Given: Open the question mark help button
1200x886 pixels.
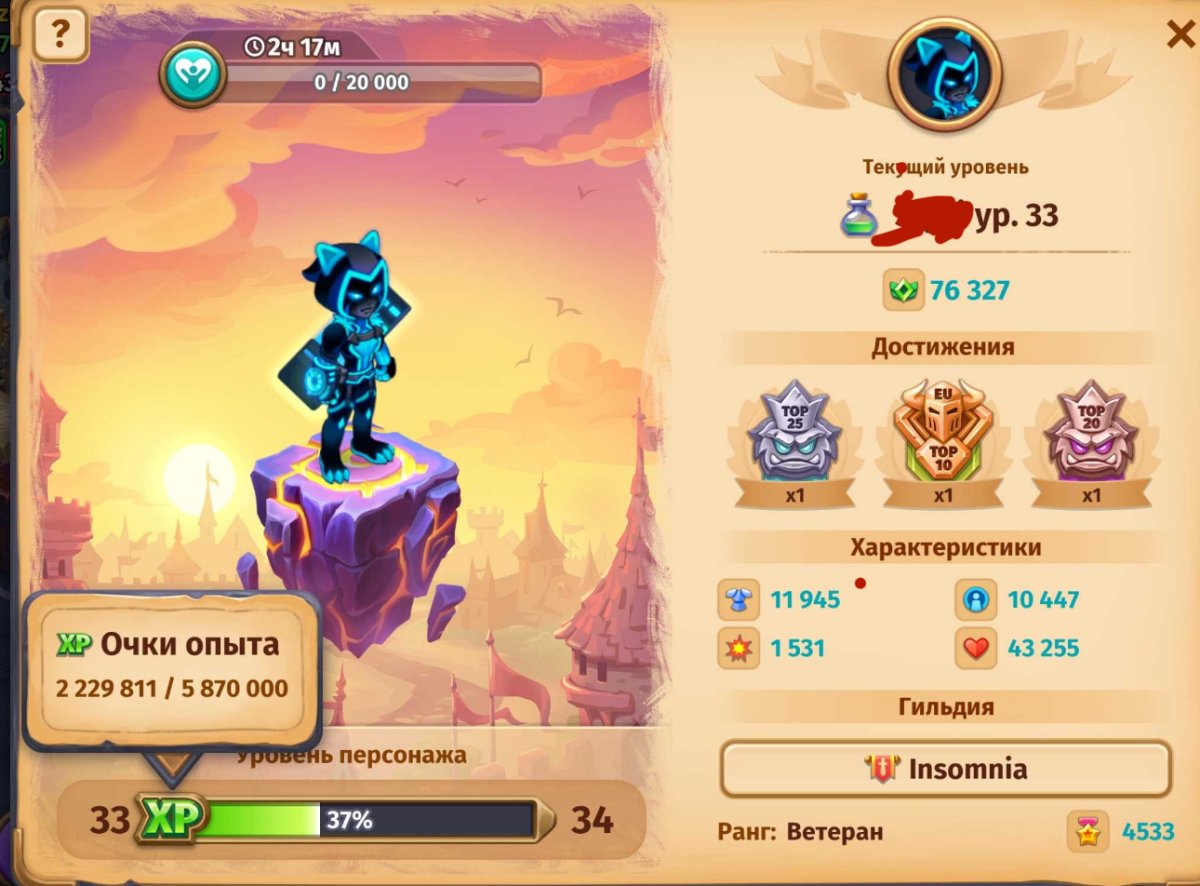Looking at the screenshot, I should coord(60,36).
